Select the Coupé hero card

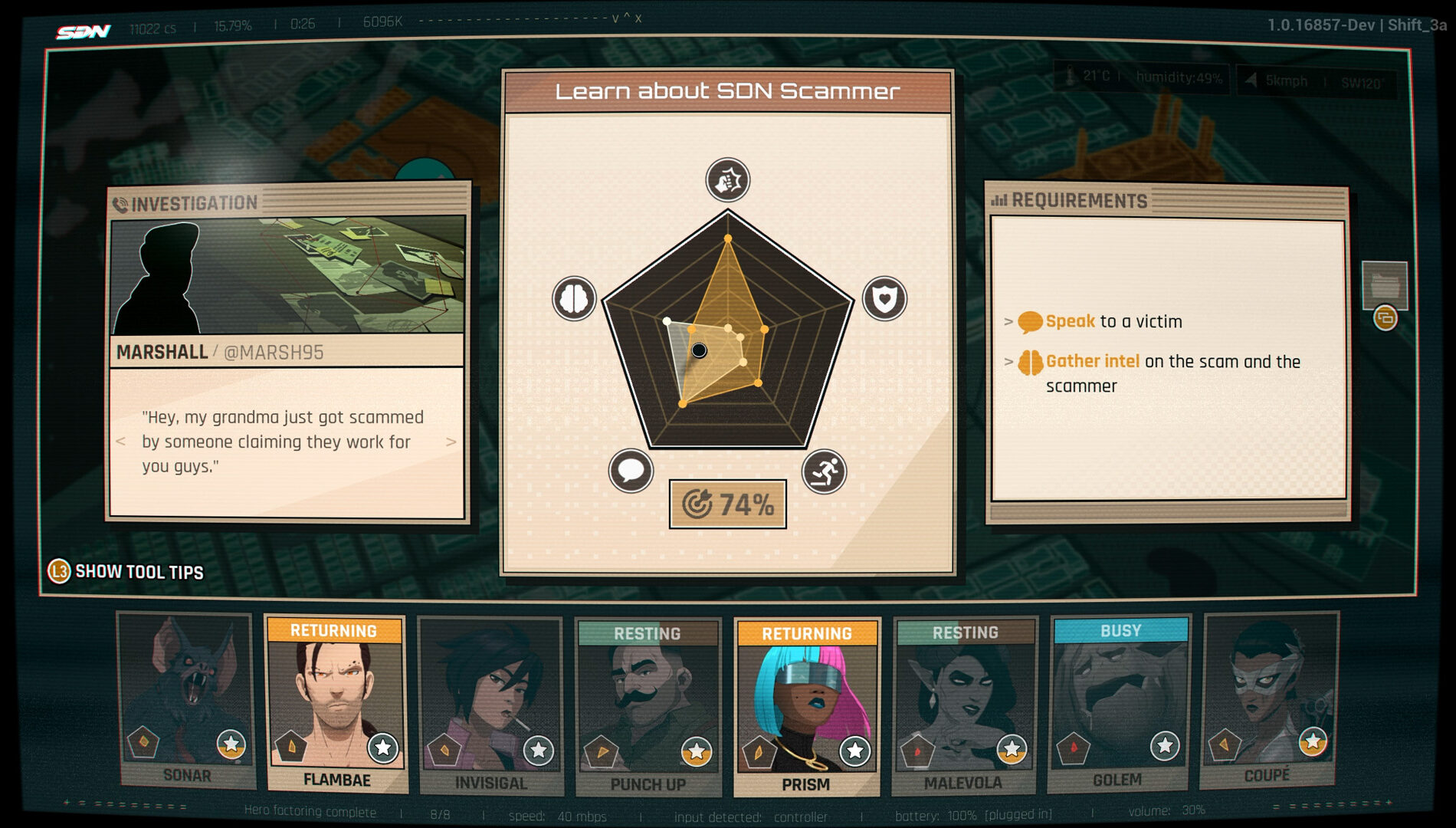[x=1268, y=699]
